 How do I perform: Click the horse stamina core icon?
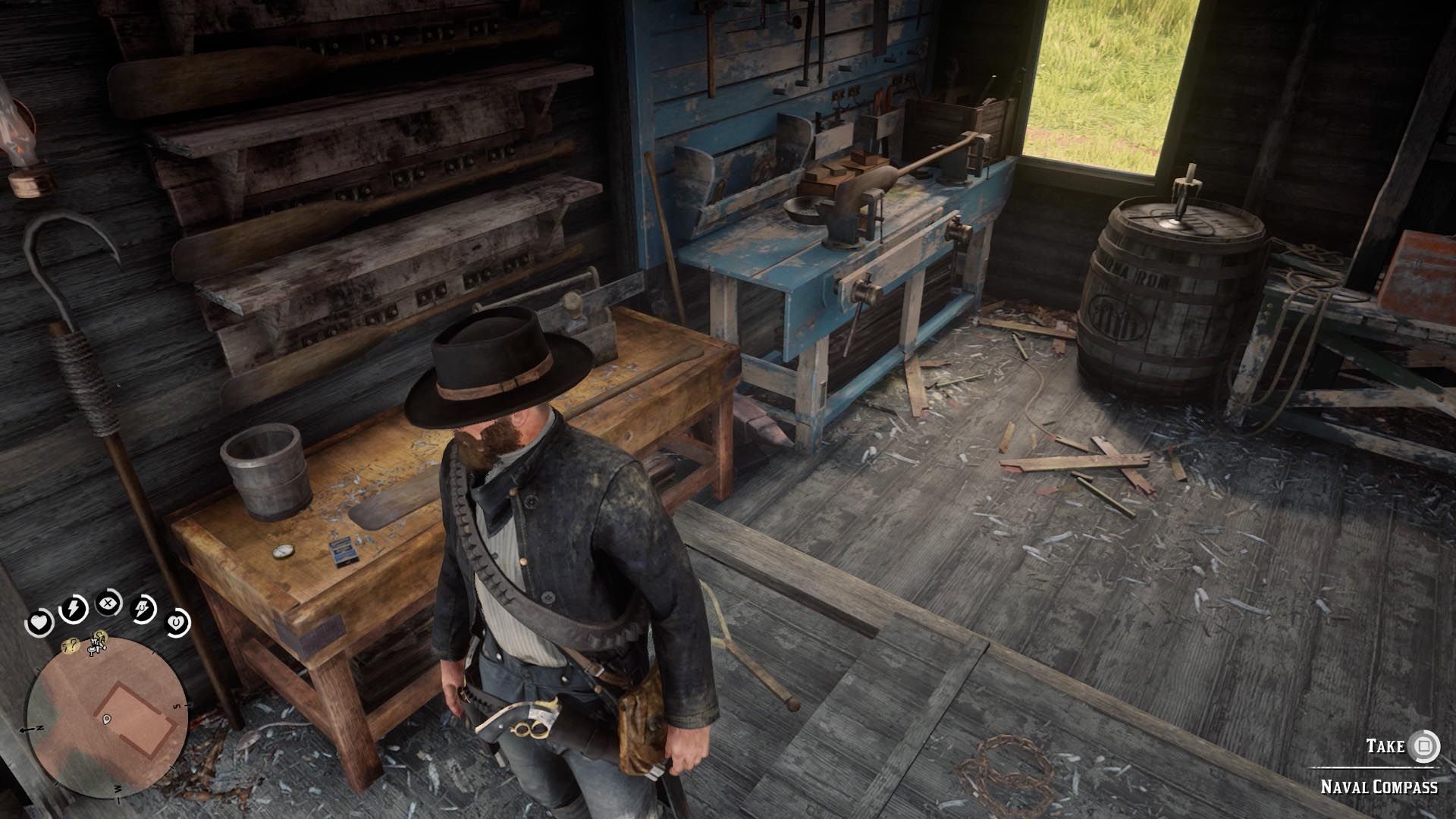pos(142,610)
